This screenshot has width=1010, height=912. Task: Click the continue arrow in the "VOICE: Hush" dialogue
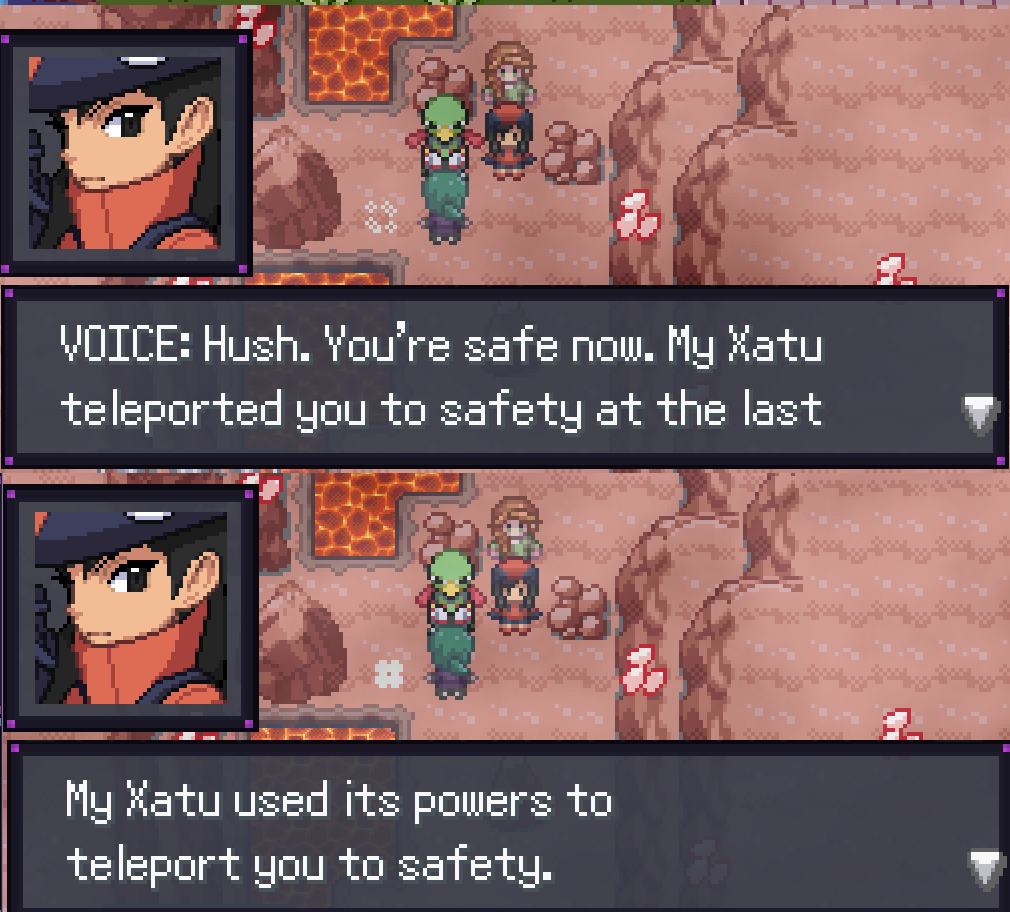[x=979, y=414]
